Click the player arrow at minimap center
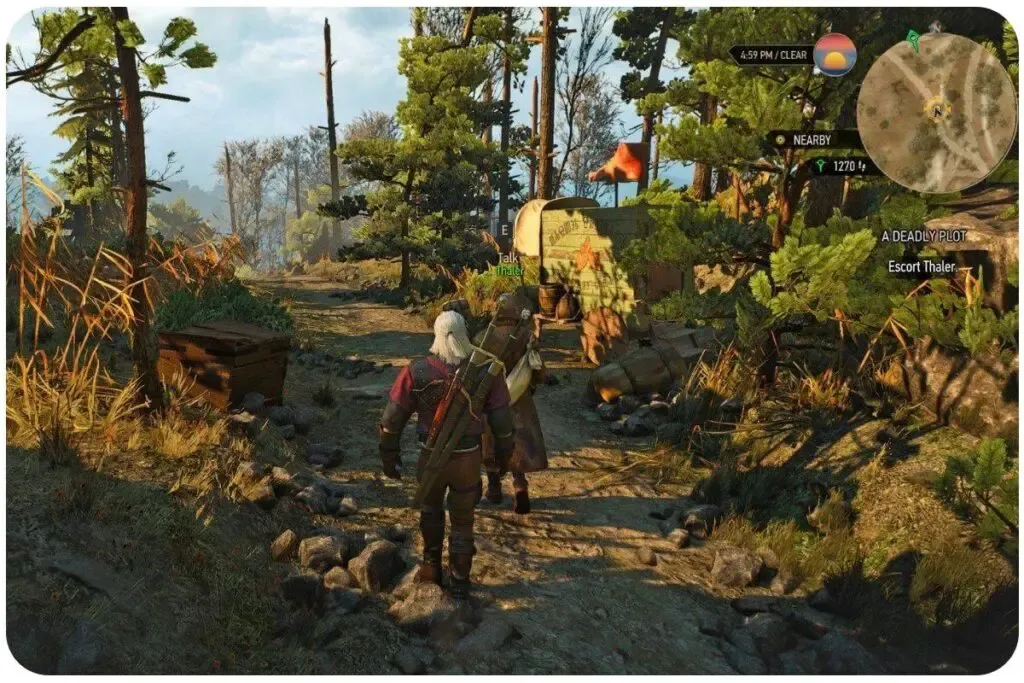1024x683 pixels. tap(937, 108)
